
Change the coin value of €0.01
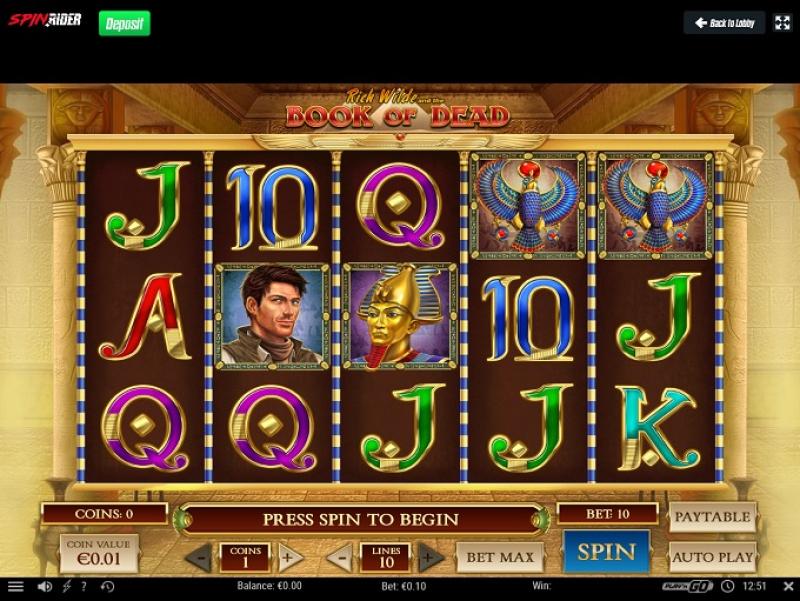coord(99,553)
